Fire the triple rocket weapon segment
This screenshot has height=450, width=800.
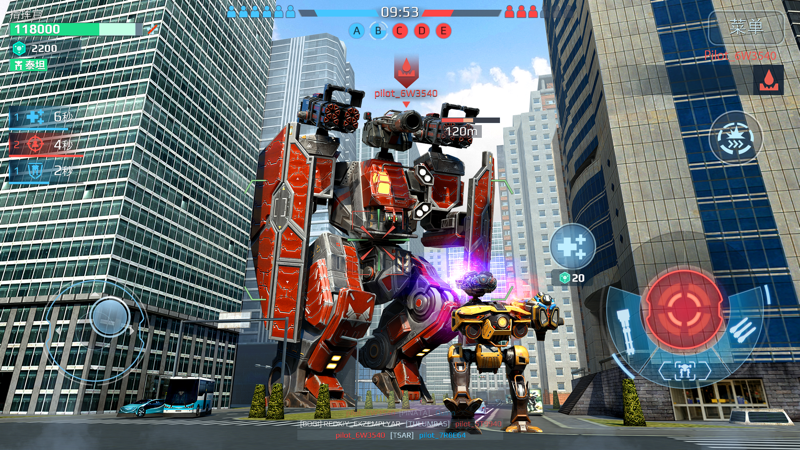[743, 326]
